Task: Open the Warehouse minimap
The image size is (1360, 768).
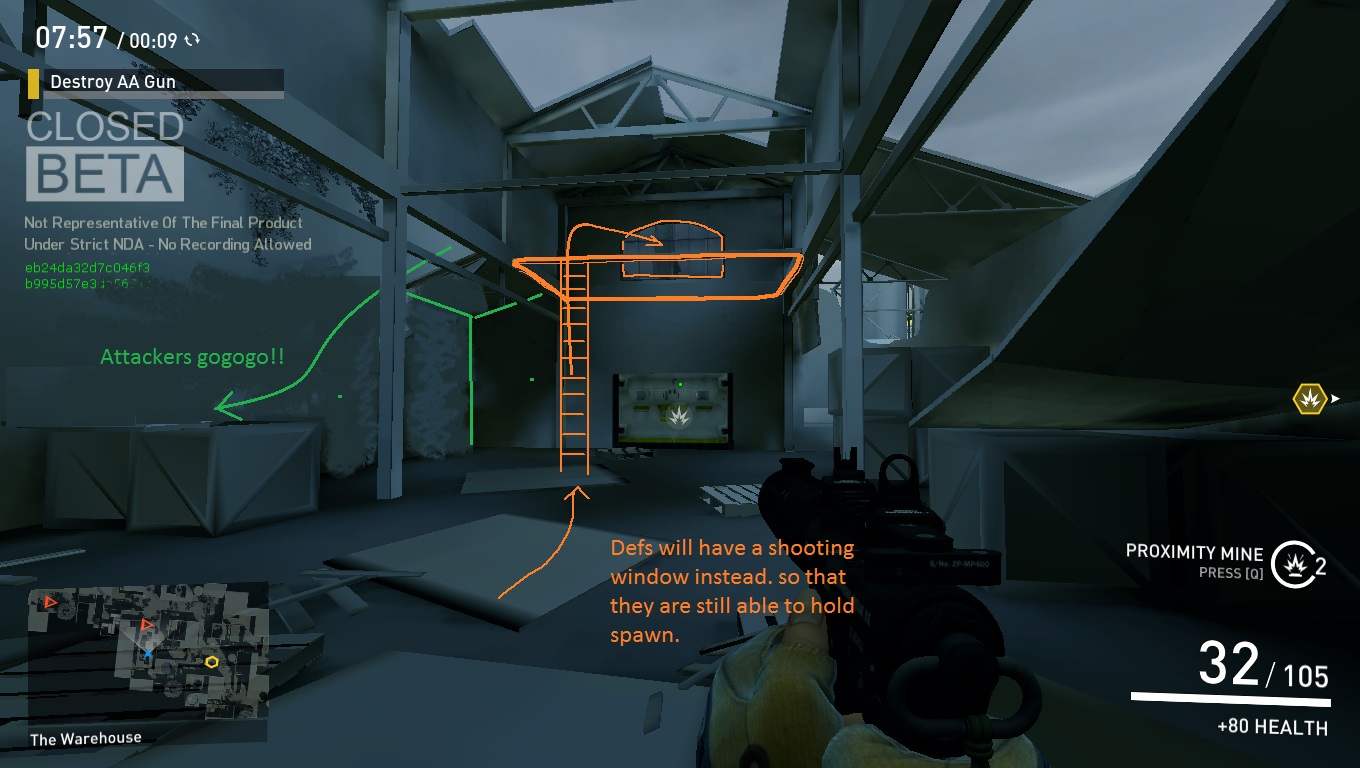Action: 148,652
